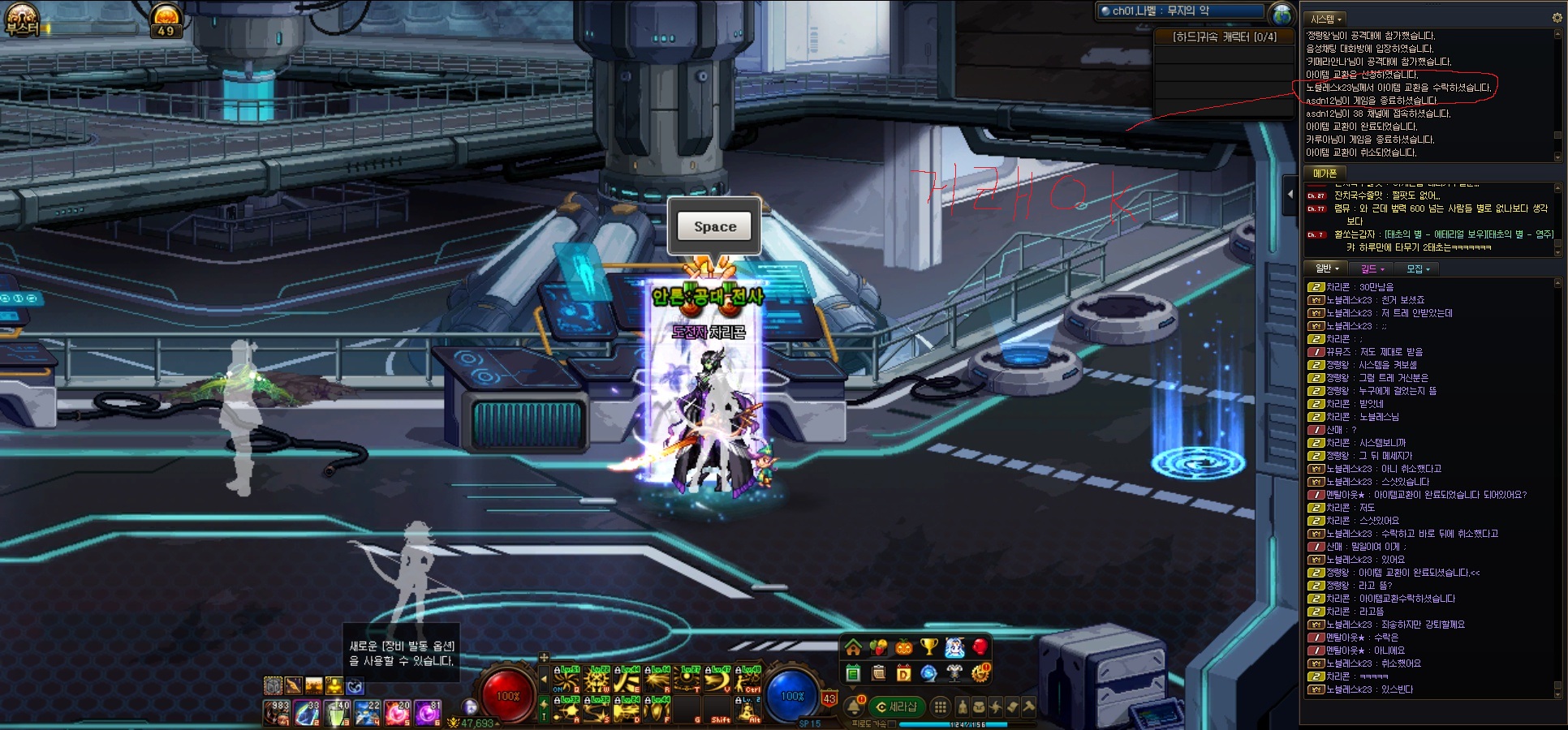Click the house icon in menu tray
Viewport: 1568px width, 730px height.
(x=853, y=647)
